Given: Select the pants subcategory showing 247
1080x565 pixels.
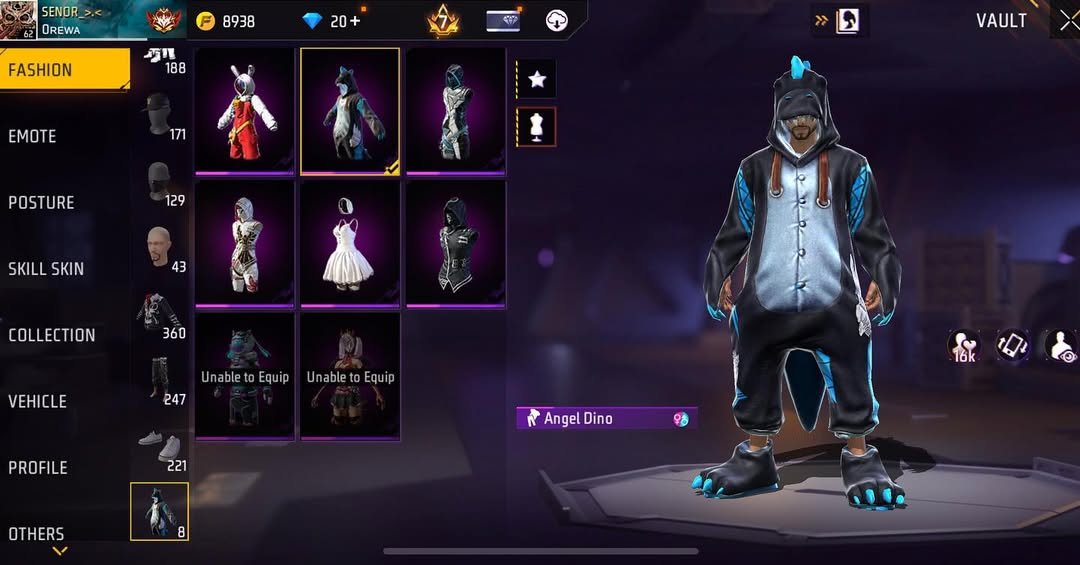Looking at the screenshot, I should point(159,380).
